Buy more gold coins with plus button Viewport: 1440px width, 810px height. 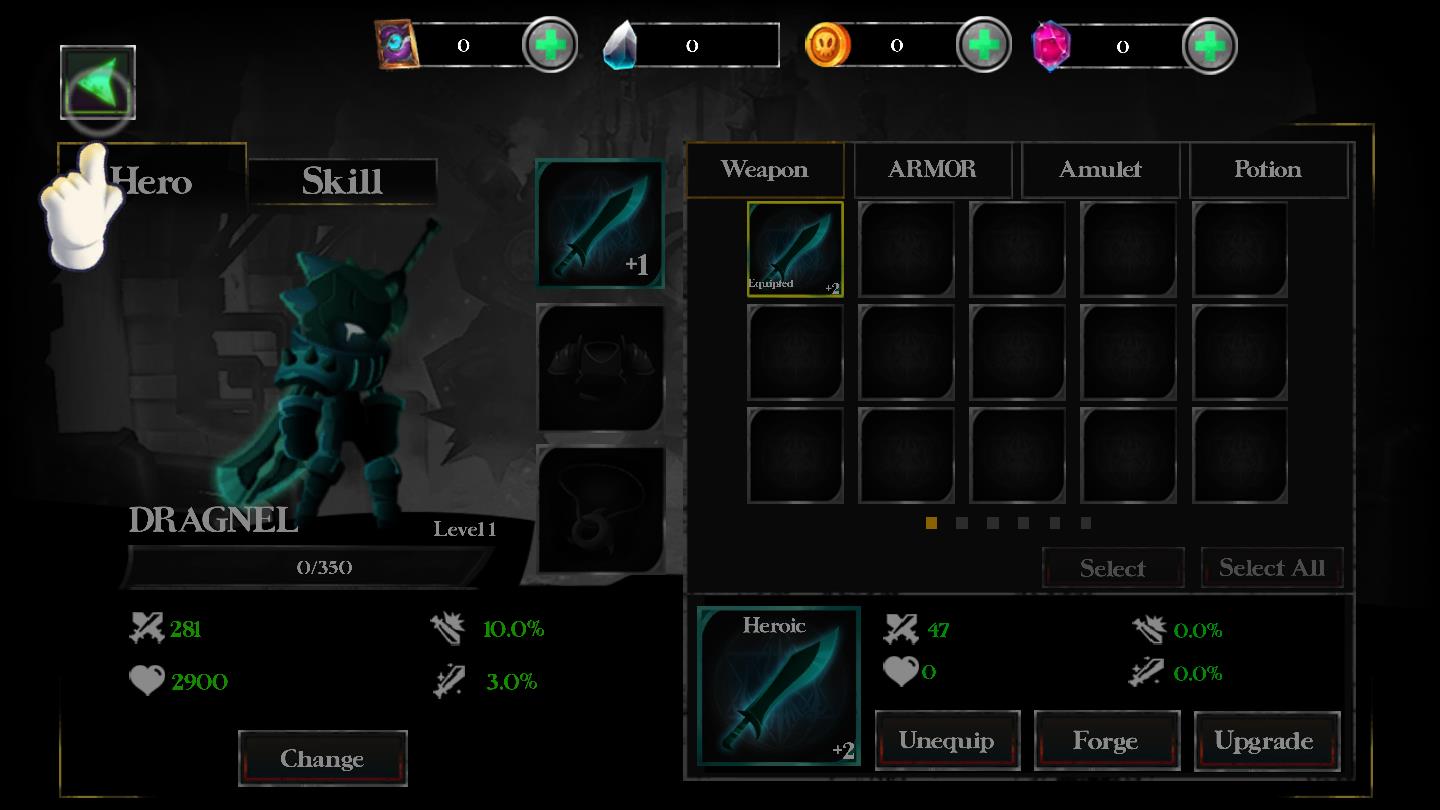[984, 45]
